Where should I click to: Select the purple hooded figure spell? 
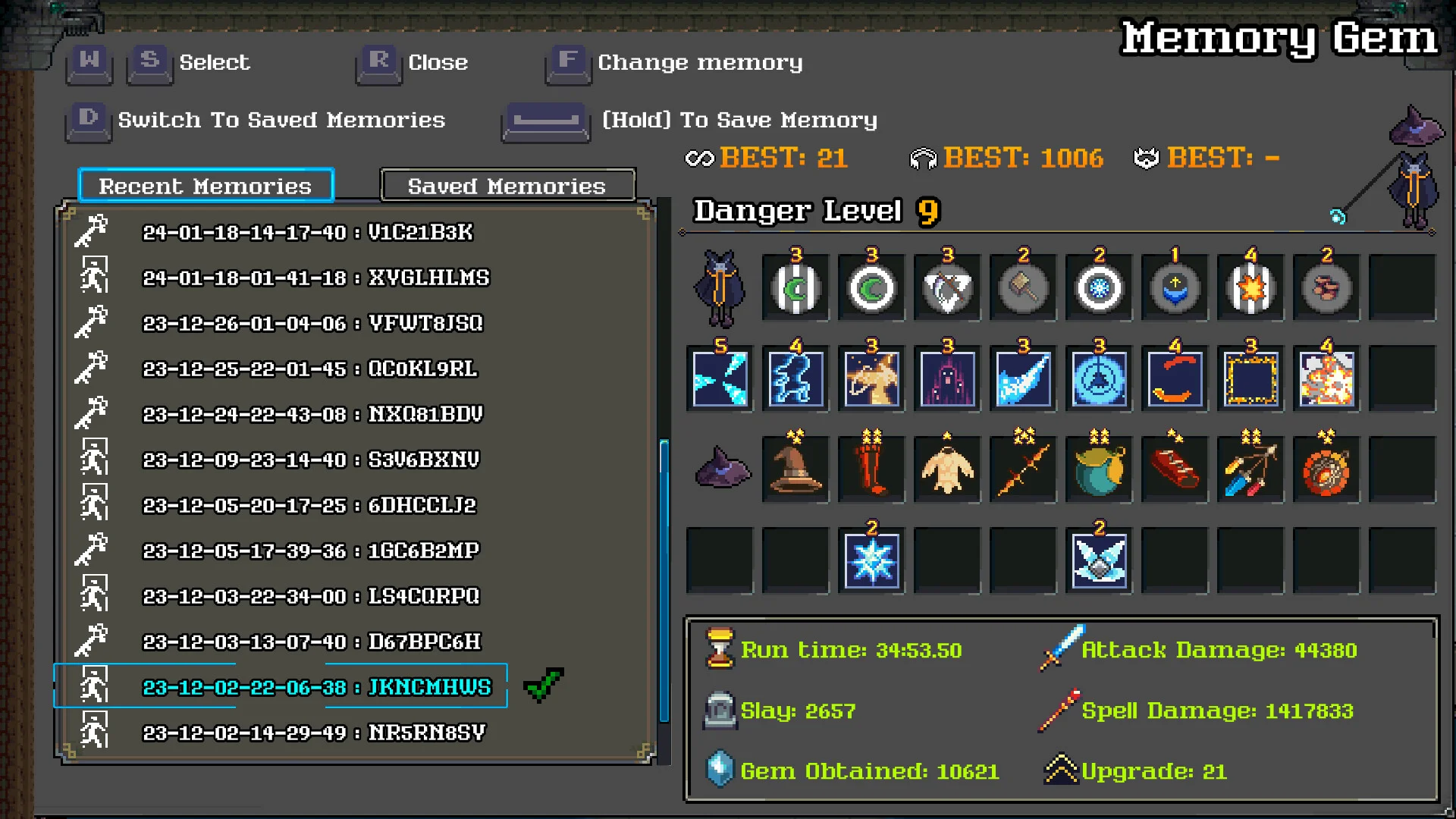pyautogui.click(x=947, y=378)
